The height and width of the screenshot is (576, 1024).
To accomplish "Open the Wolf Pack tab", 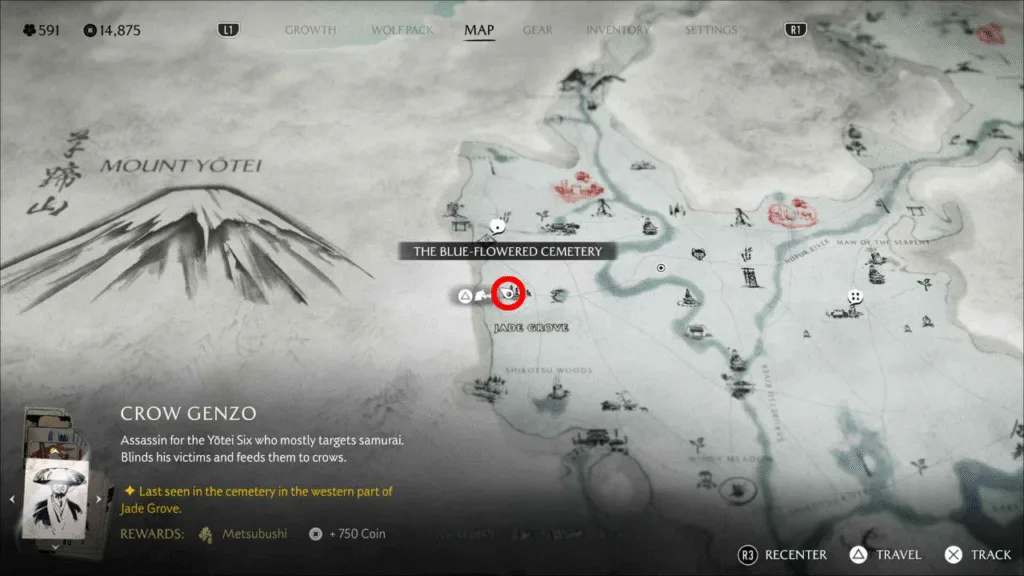I will (x=402, y=30).
